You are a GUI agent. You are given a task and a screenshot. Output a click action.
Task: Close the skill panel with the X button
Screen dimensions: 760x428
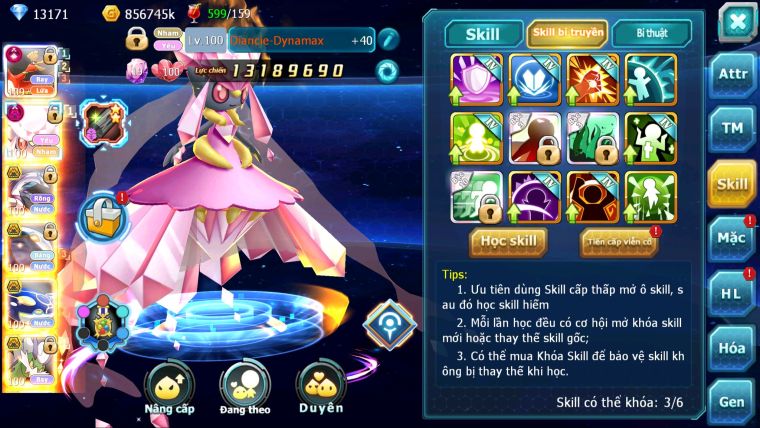tap(736, 21)
